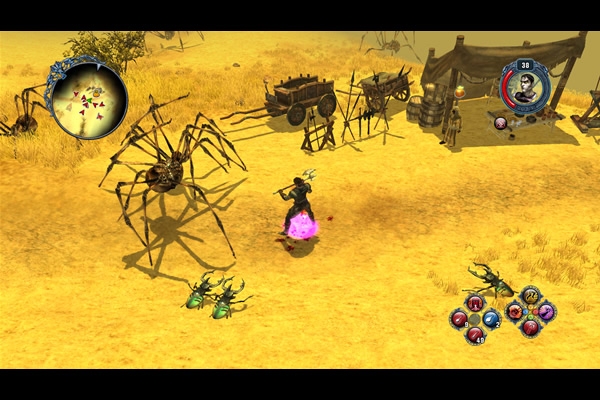The width and height of the screenshot is (600, 400).
Task: Use the blue potion with count 2
Action: pyautogui.click(x=491, y=318)
